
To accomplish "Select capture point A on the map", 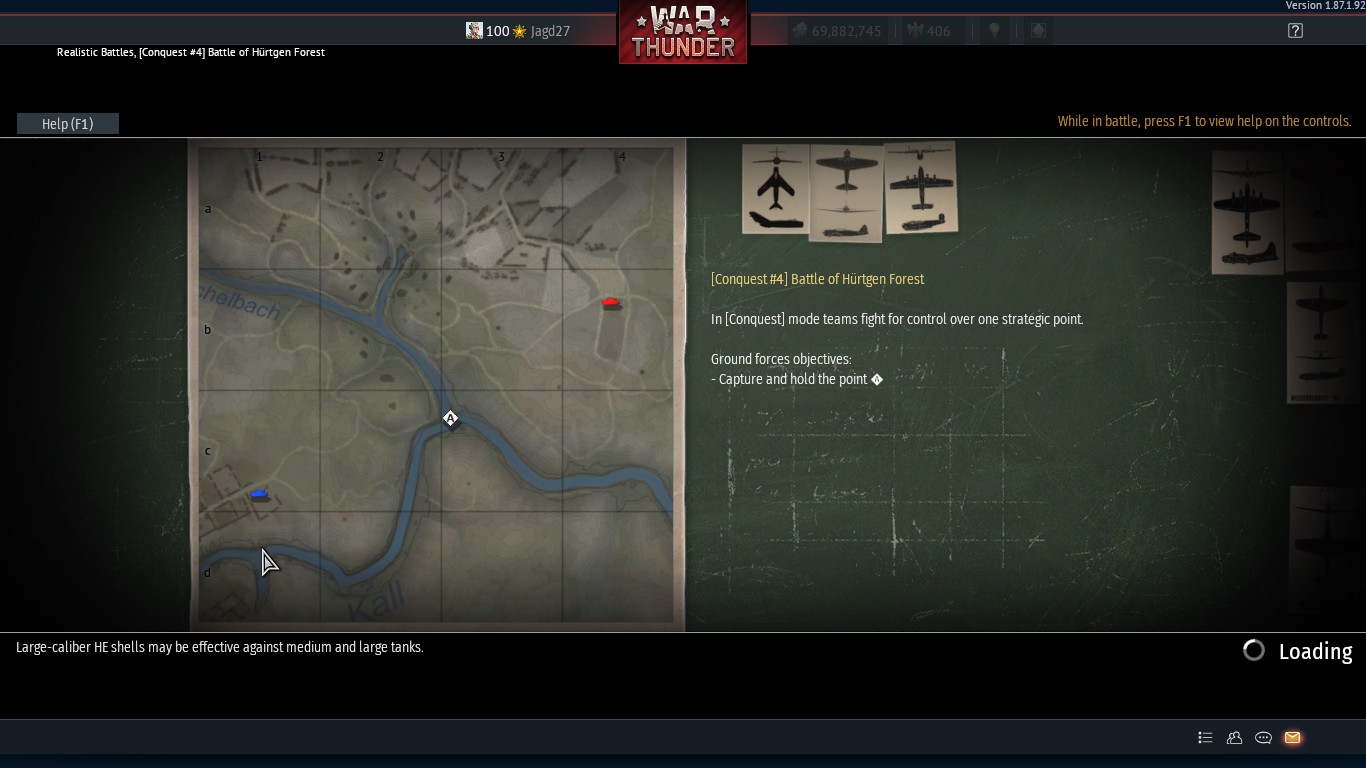I will [450, 418].
